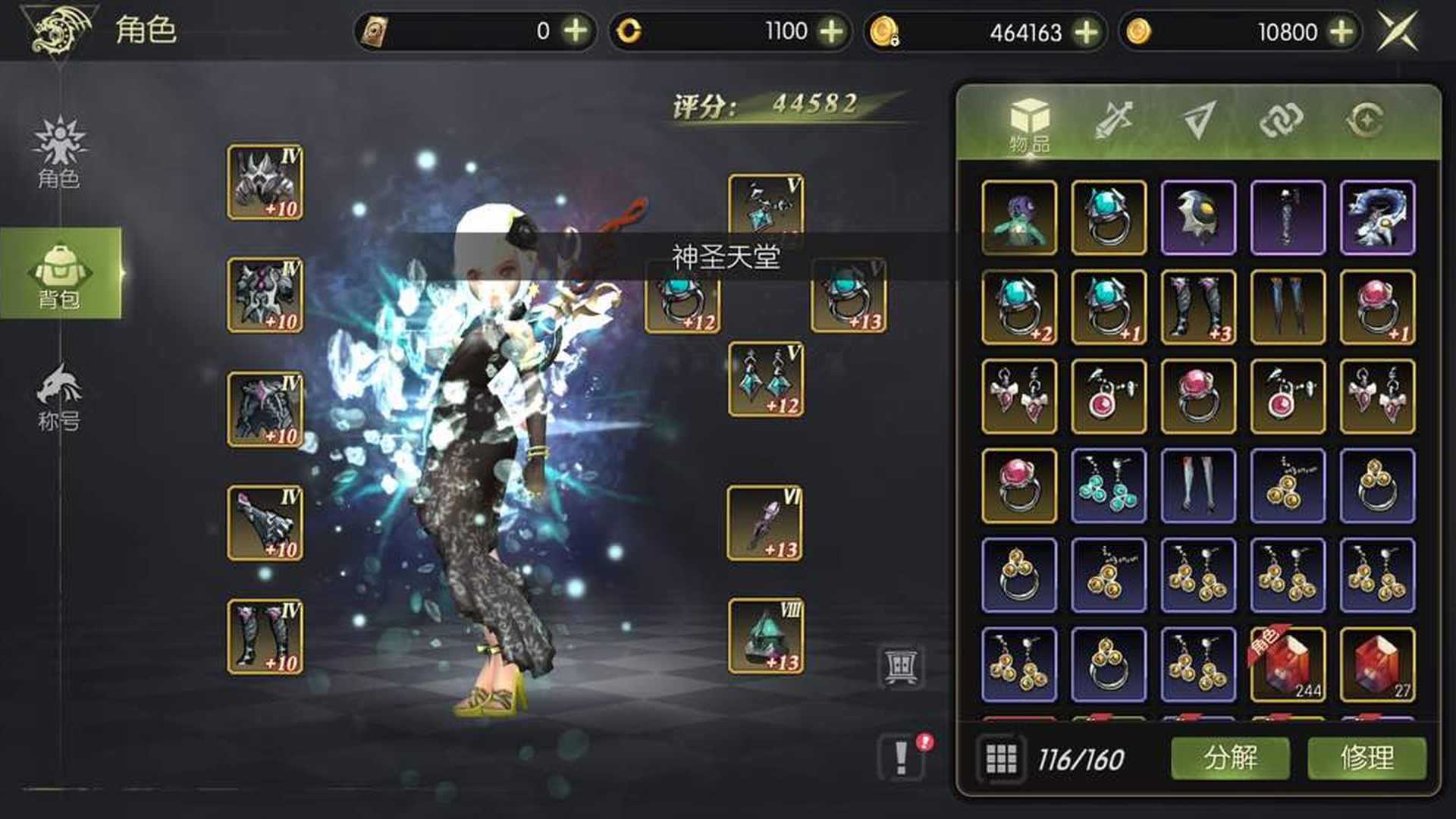
Task: Select the red gem stack of 244
Action: pos(1288,664)
